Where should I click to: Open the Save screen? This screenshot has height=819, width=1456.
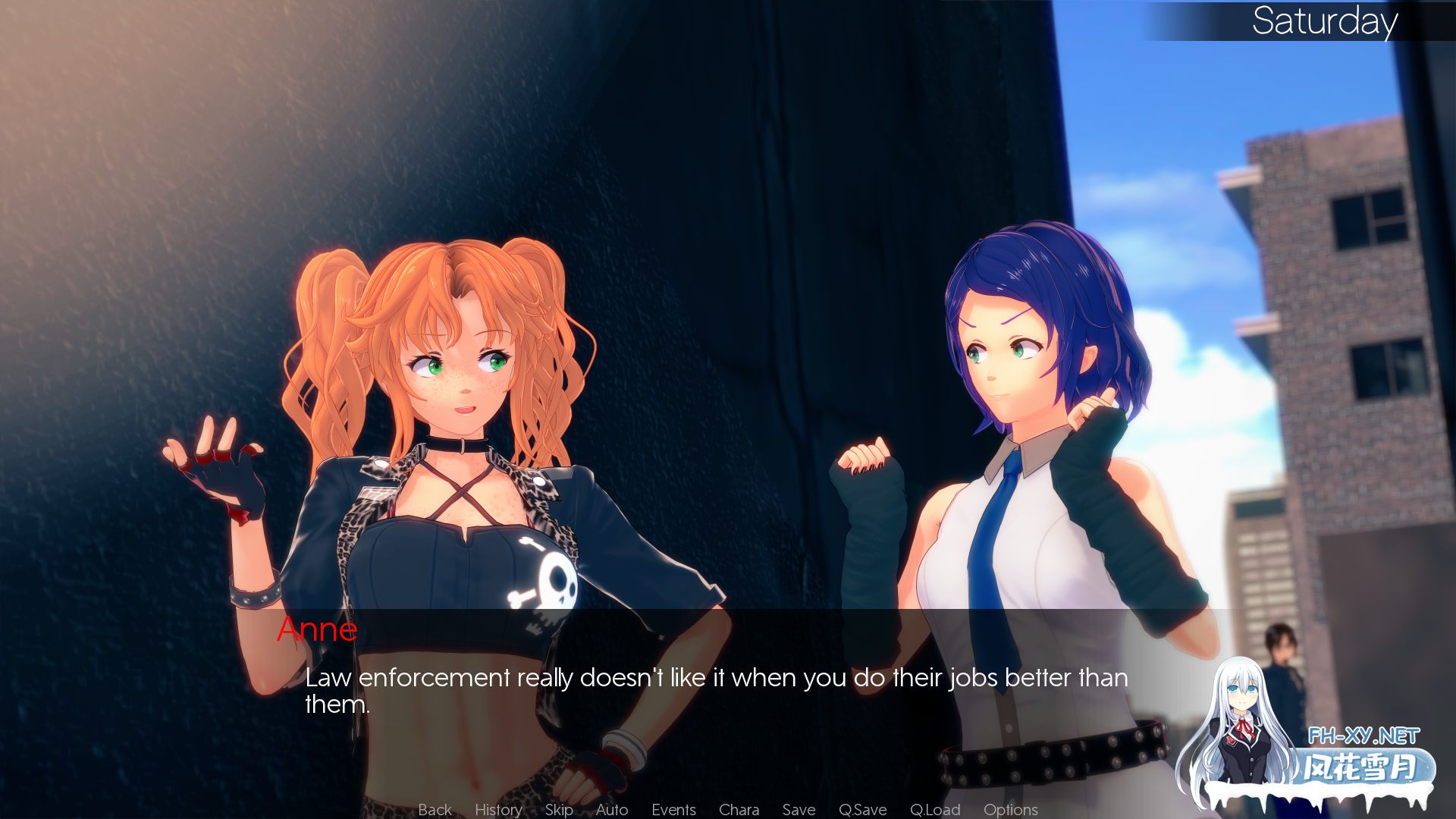(798, 809)
